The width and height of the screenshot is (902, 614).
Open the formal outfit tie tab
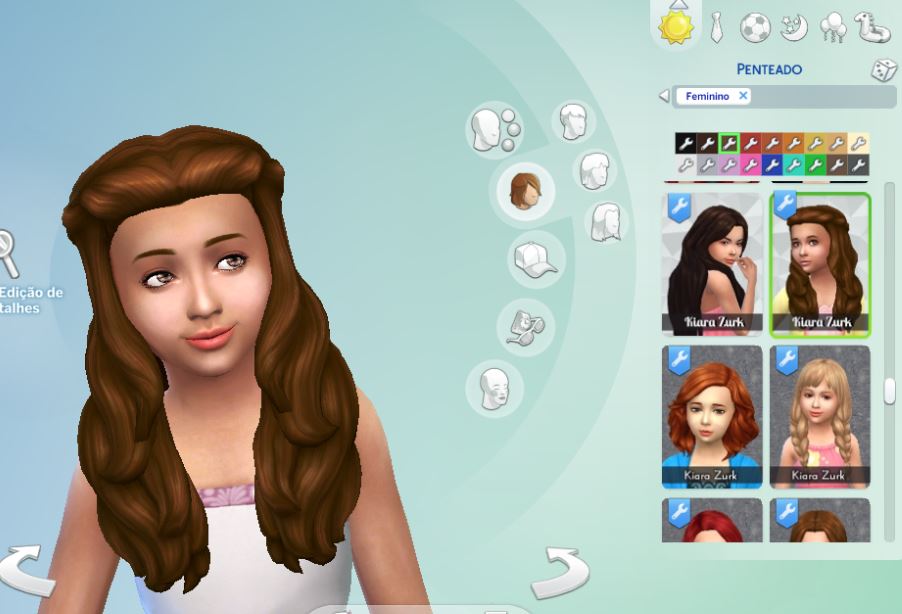tap(716, 27)
